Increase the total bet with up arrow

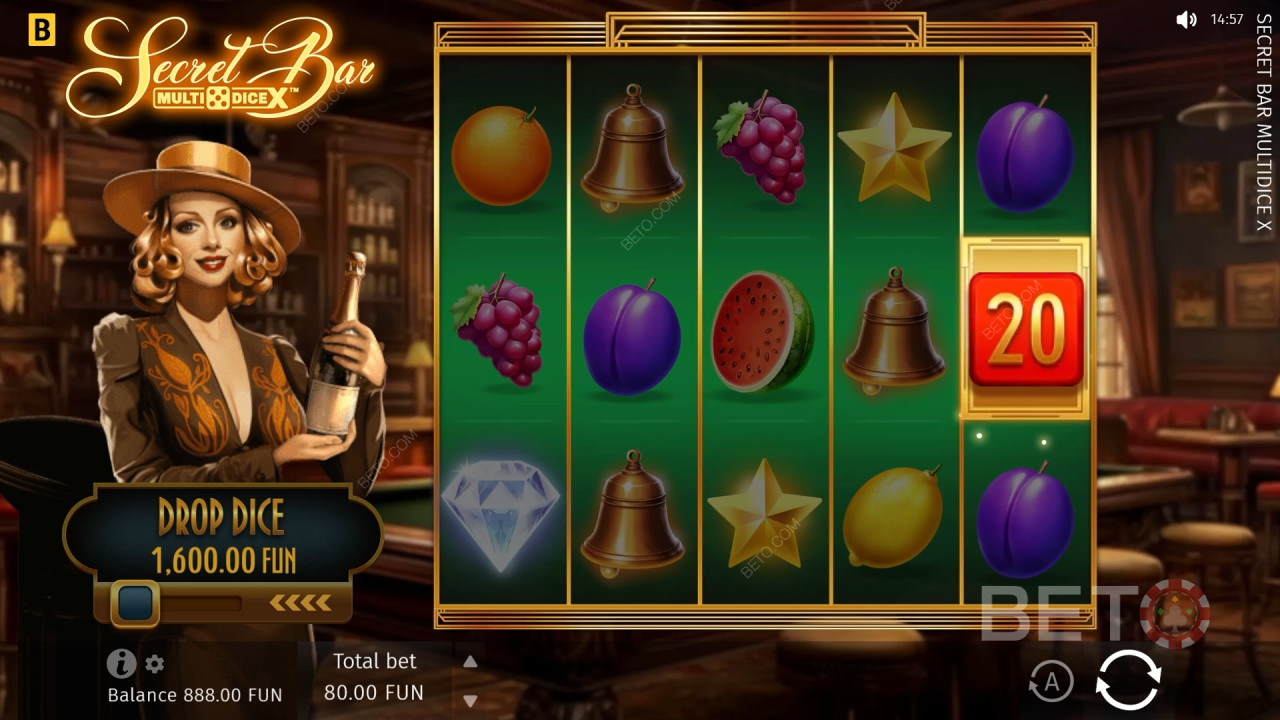470,661
